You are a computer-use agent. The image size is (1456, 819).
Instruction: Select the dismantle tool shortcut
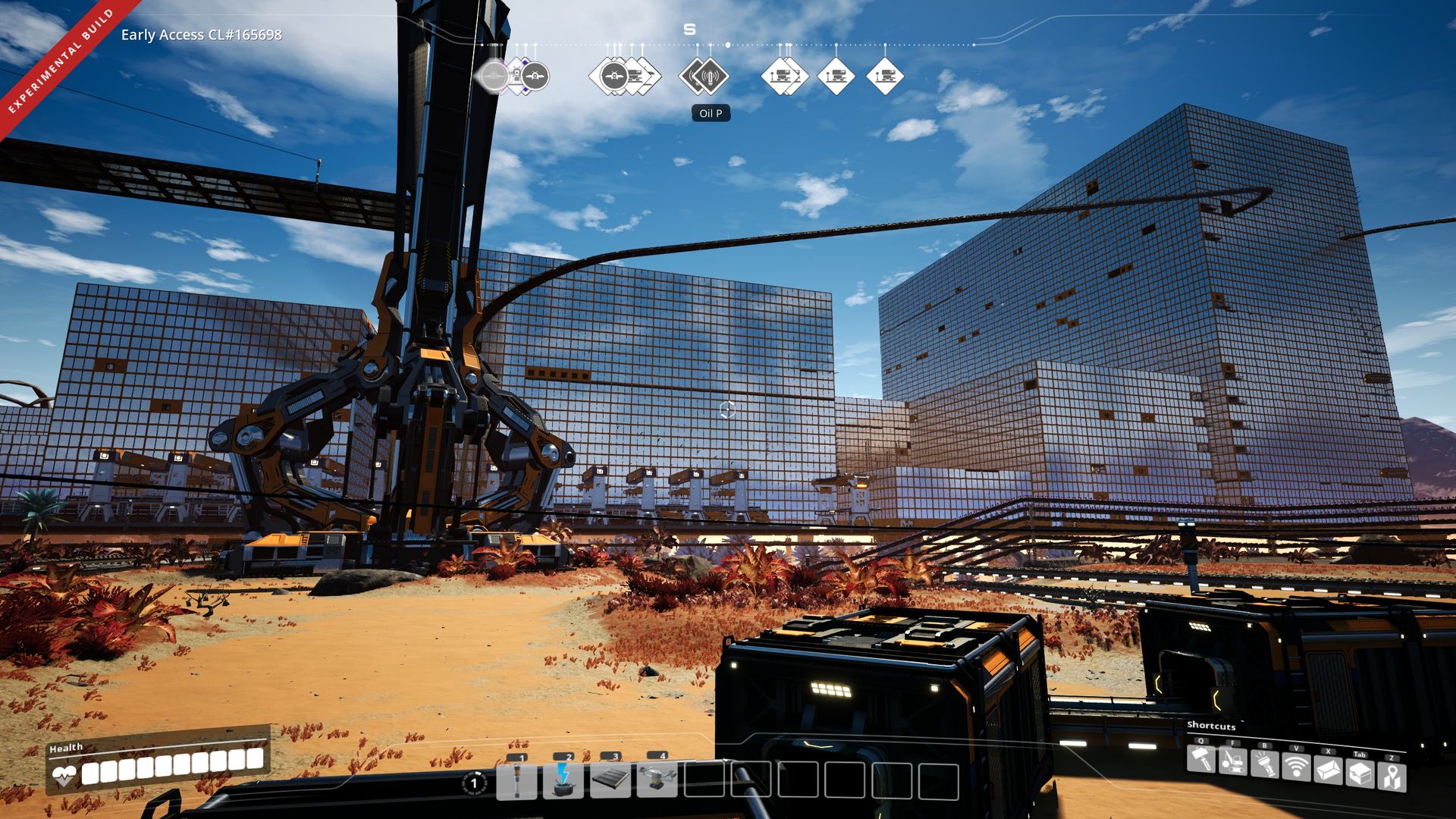click(1232, 763)
